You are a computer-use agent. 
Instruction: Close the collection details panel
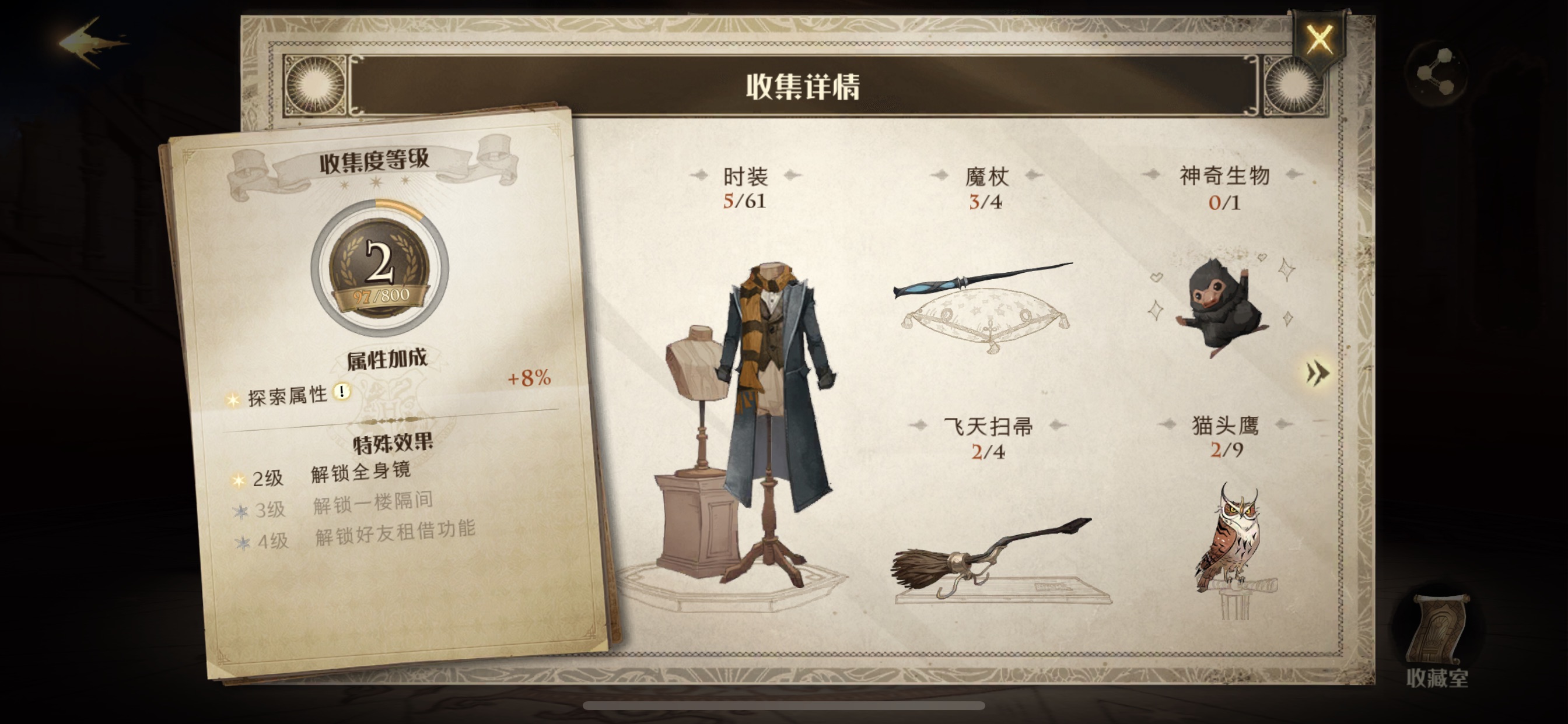[x=1318, y=40]
